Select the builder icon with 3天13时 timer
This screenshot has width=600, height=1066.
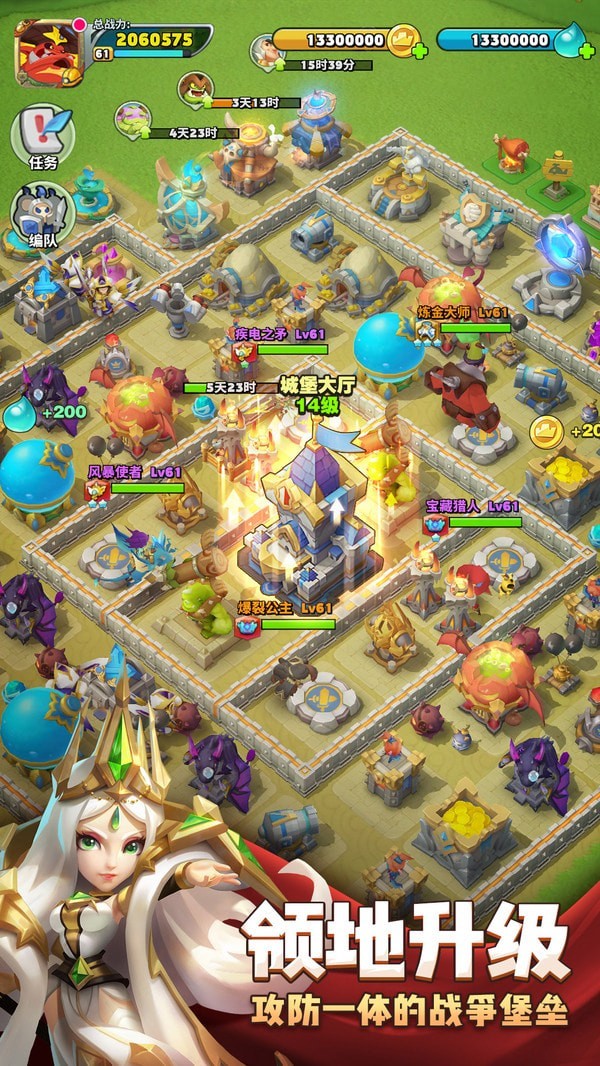coord(195,89)
